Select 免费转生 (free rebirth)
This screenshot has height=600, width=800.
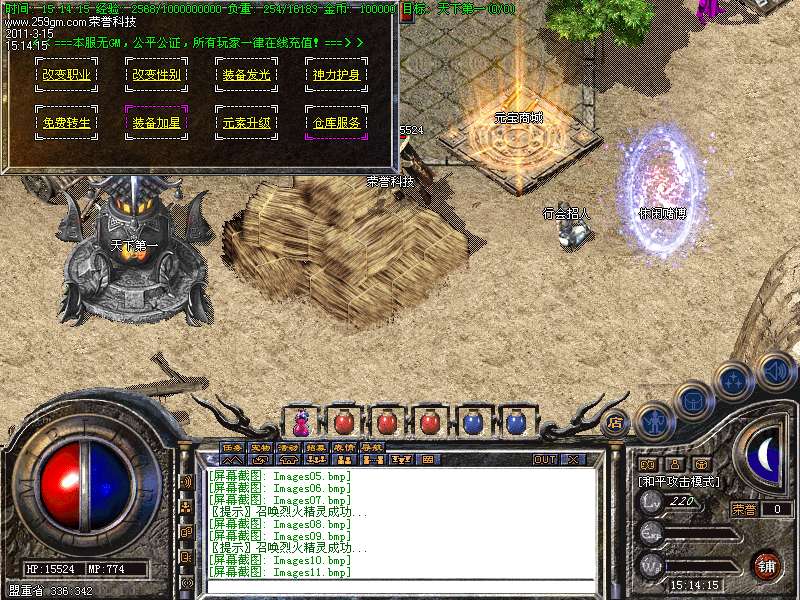[x=65, y=123]
